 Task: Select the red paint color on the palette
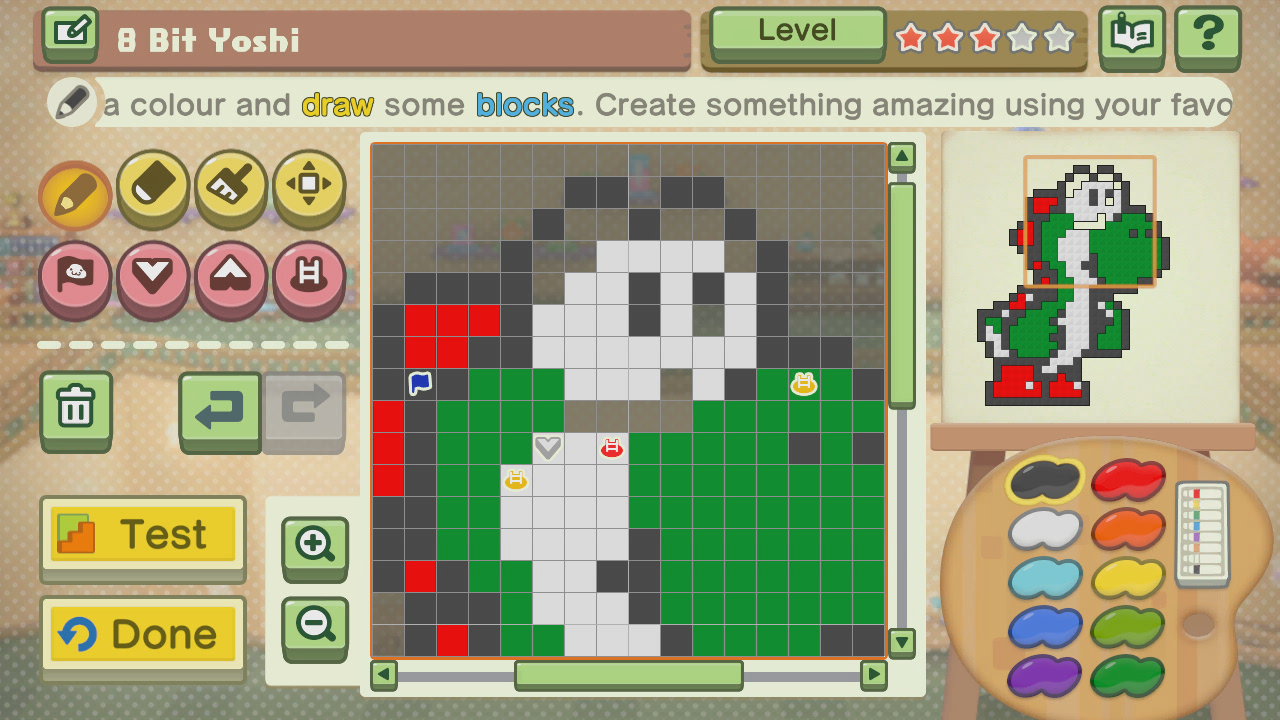click(x=1128, y=478)
